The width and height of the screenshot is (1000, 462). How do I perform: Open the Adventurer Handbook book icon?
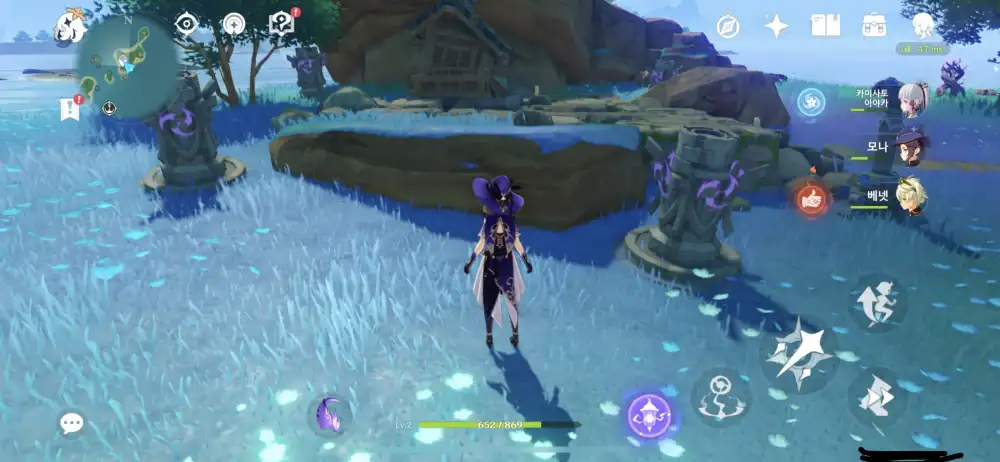[825, 26]
